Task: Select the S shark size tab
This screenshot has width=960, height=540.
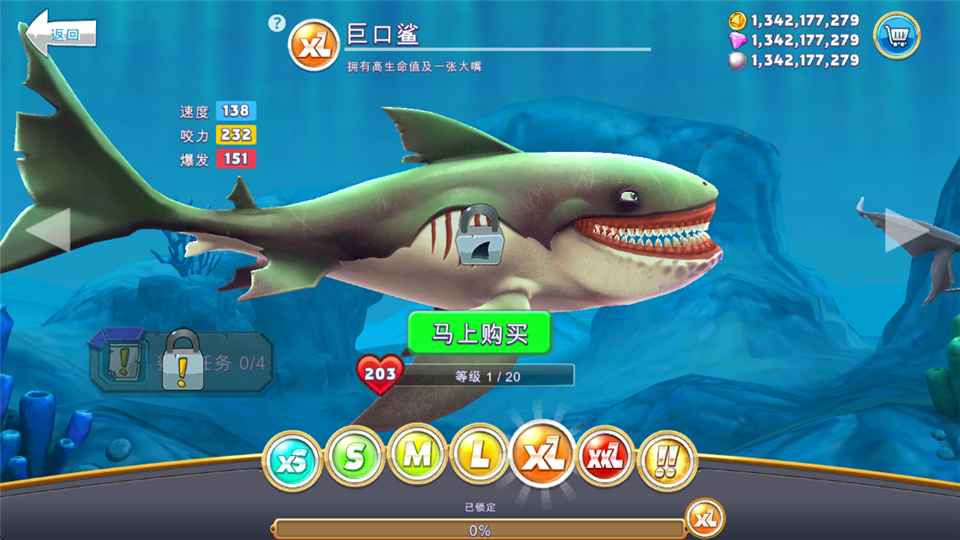Action: click(355, 458)
